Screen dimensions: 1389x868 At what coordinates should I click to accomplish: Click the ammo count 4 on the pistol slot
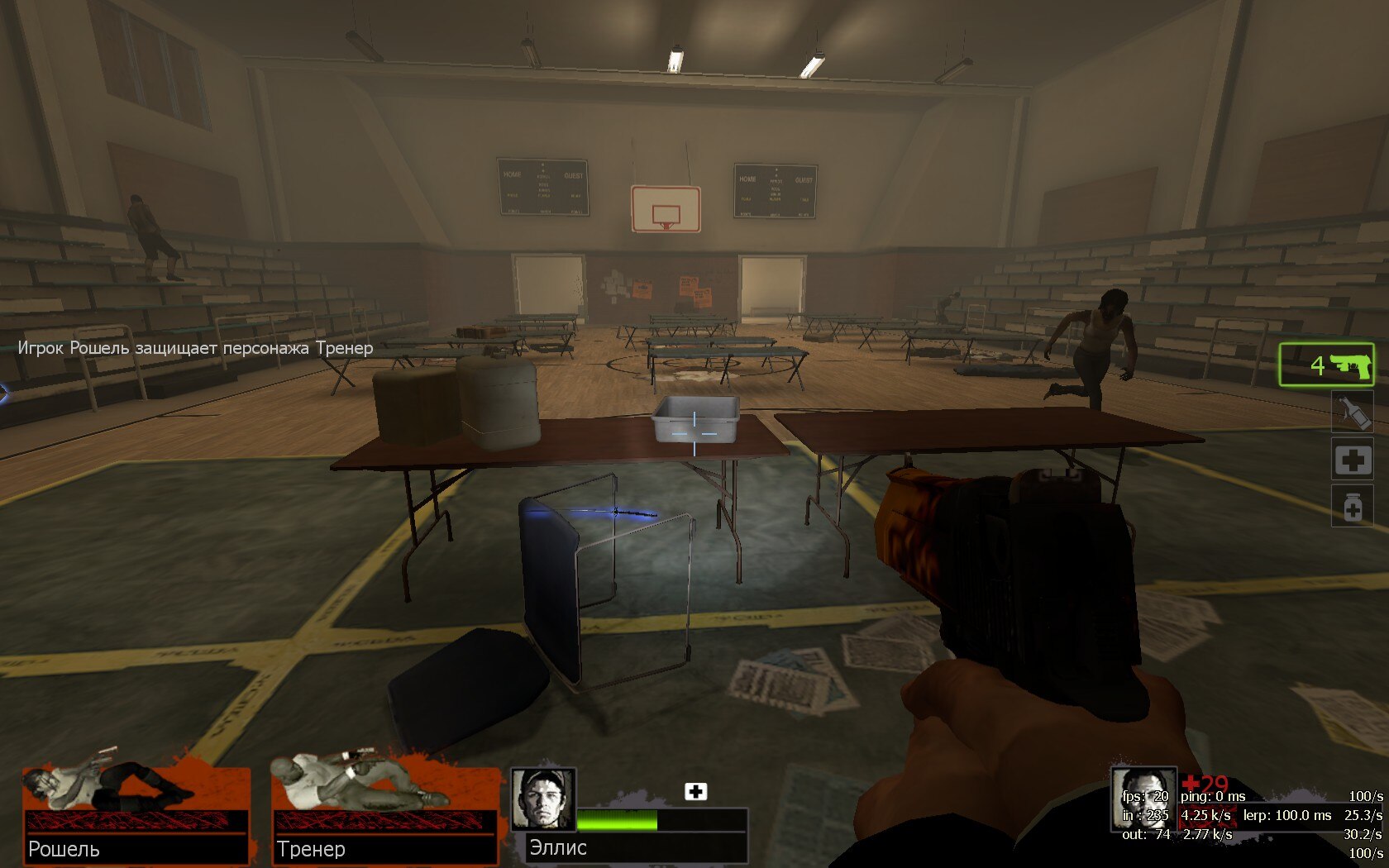1316,365
